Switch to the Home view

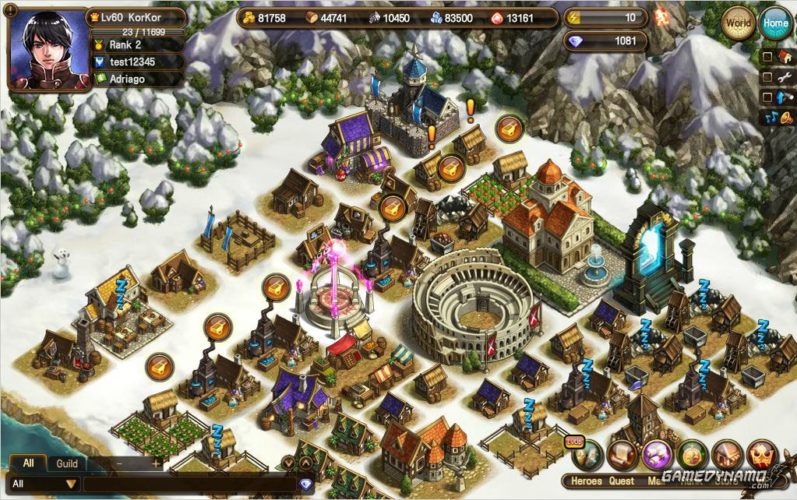click(x=774, y=22)
